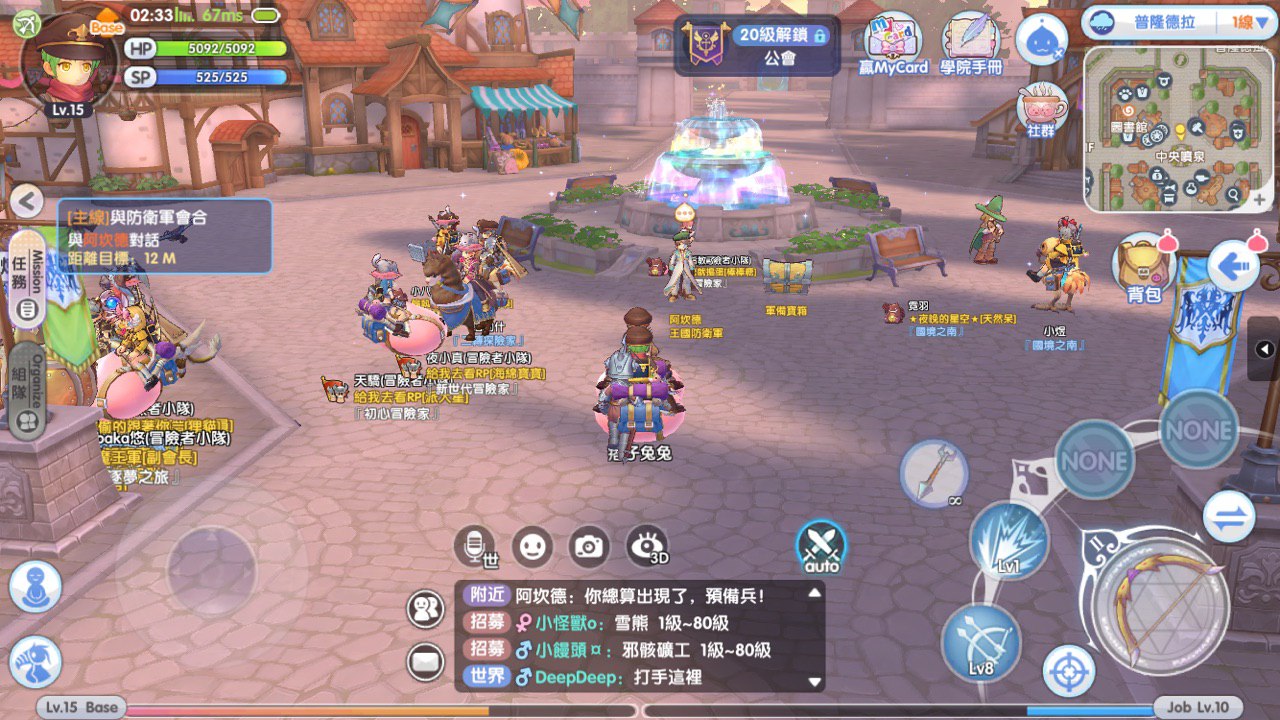Image resolution: width=1280 pixels, height=720 pixels.
Task: Open the 贏MyCard event icon
Action: (x=893, y=45)
